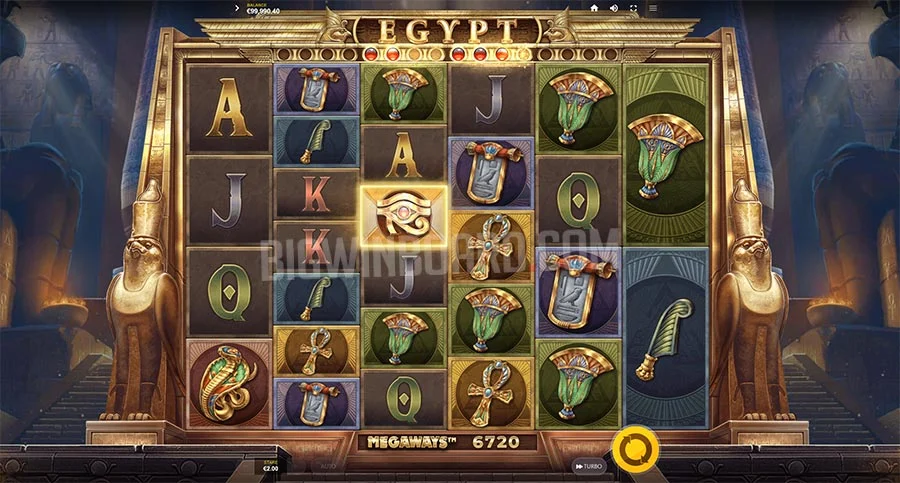Screen dimensions: 900x483
Task: Open the Auto spin options
Action: click(328, 466)
